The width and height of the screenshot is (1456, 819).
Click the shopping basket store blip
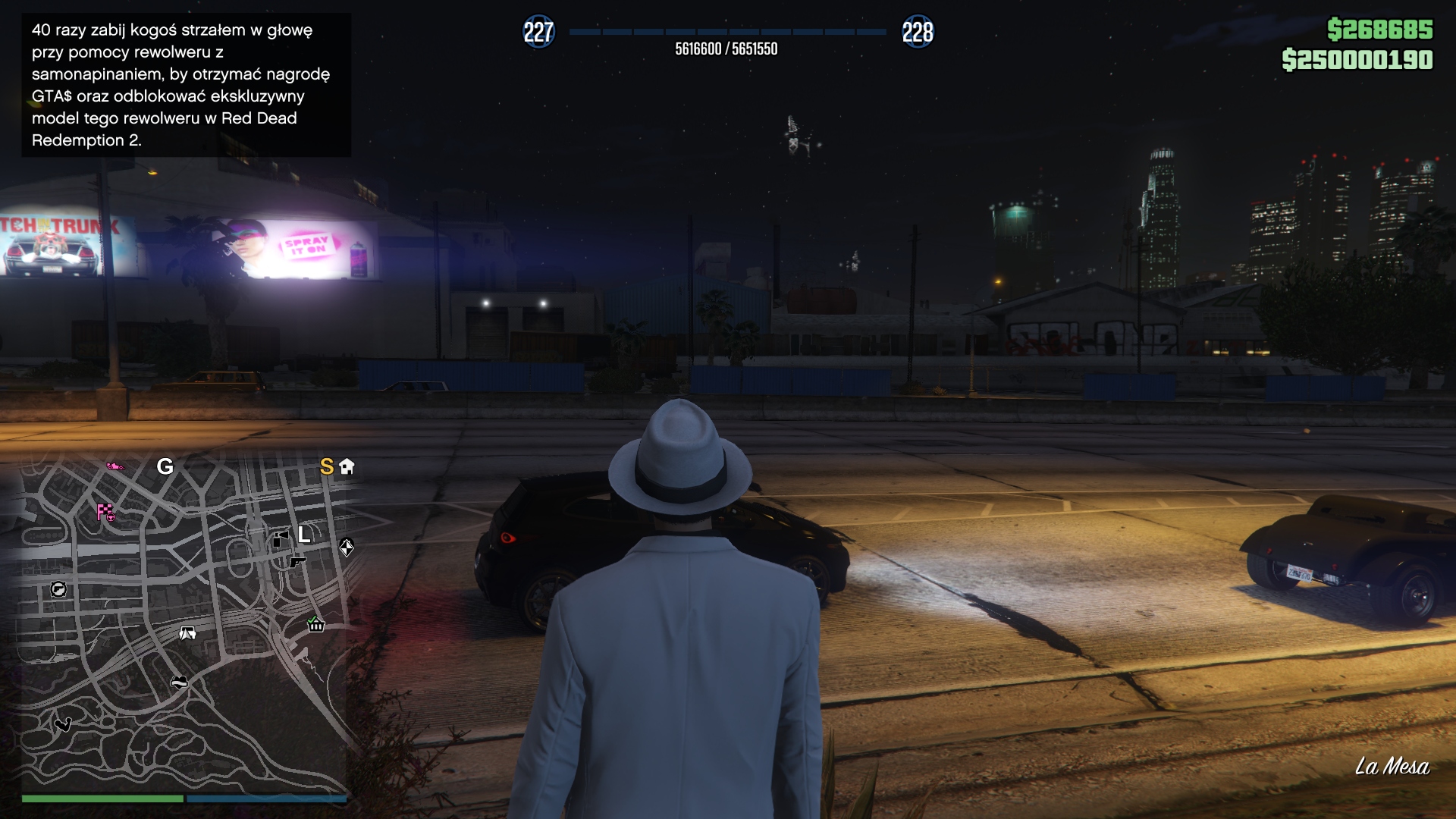tap(316, 625)
